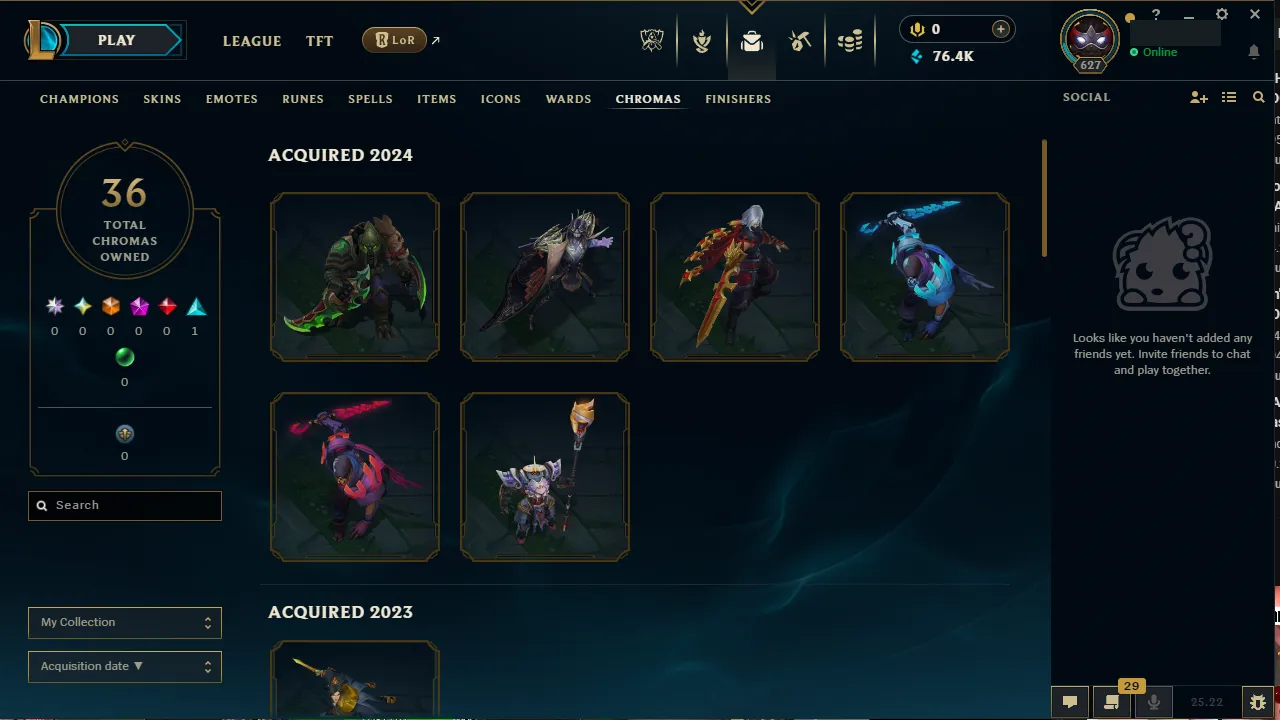The image size is (1280, 720).
Task: Open the chat conversations speech bubble icon
Action: click(x=1069, y=701)
